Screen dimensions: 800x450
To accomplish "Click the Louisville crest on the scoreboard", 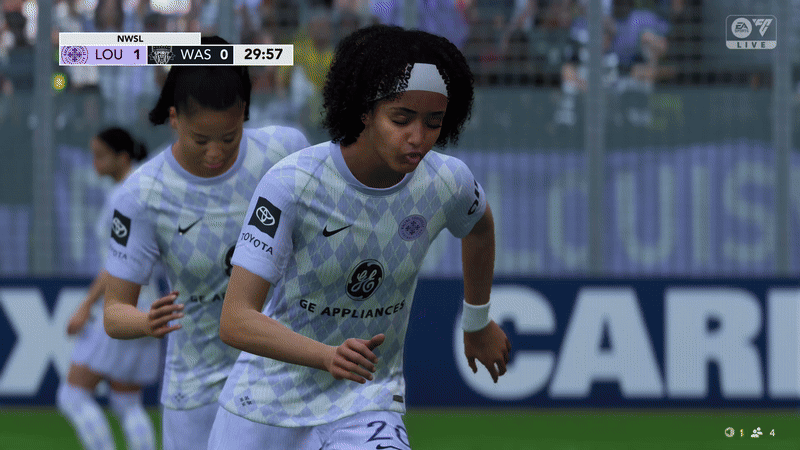I will tap(74, 54).
